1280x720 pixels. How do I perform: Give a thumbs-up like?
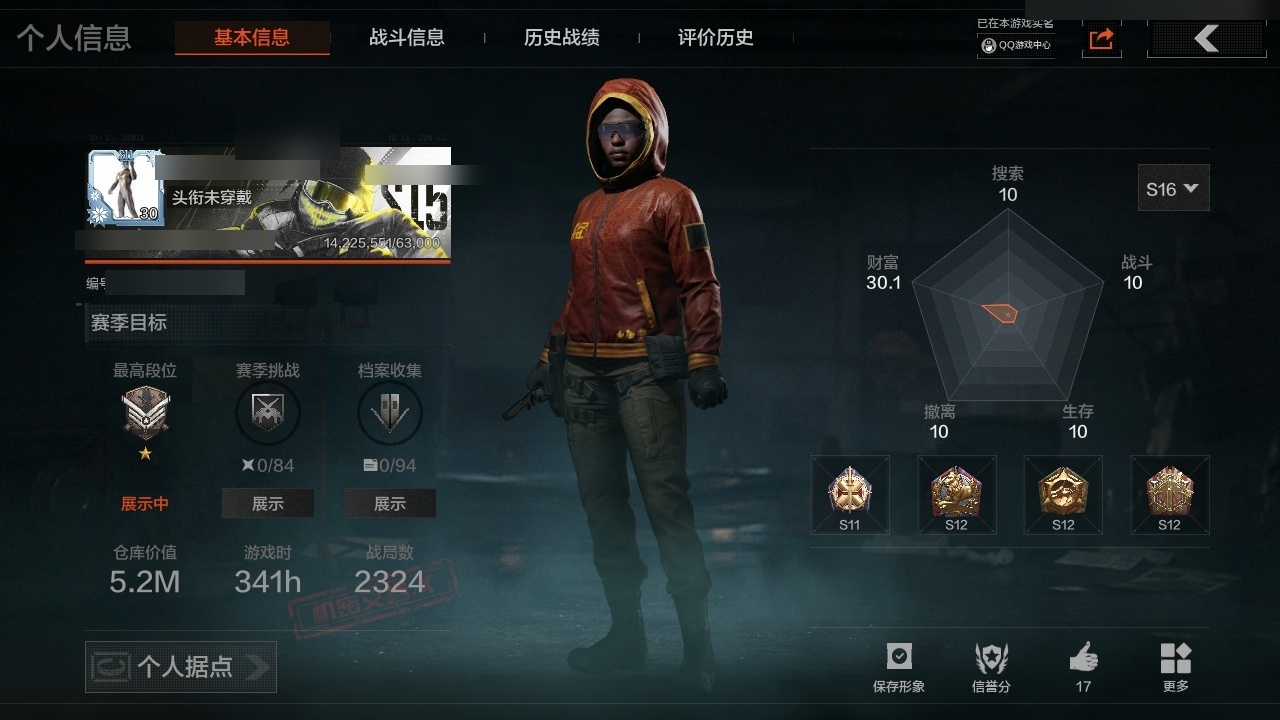[1083, 667]
